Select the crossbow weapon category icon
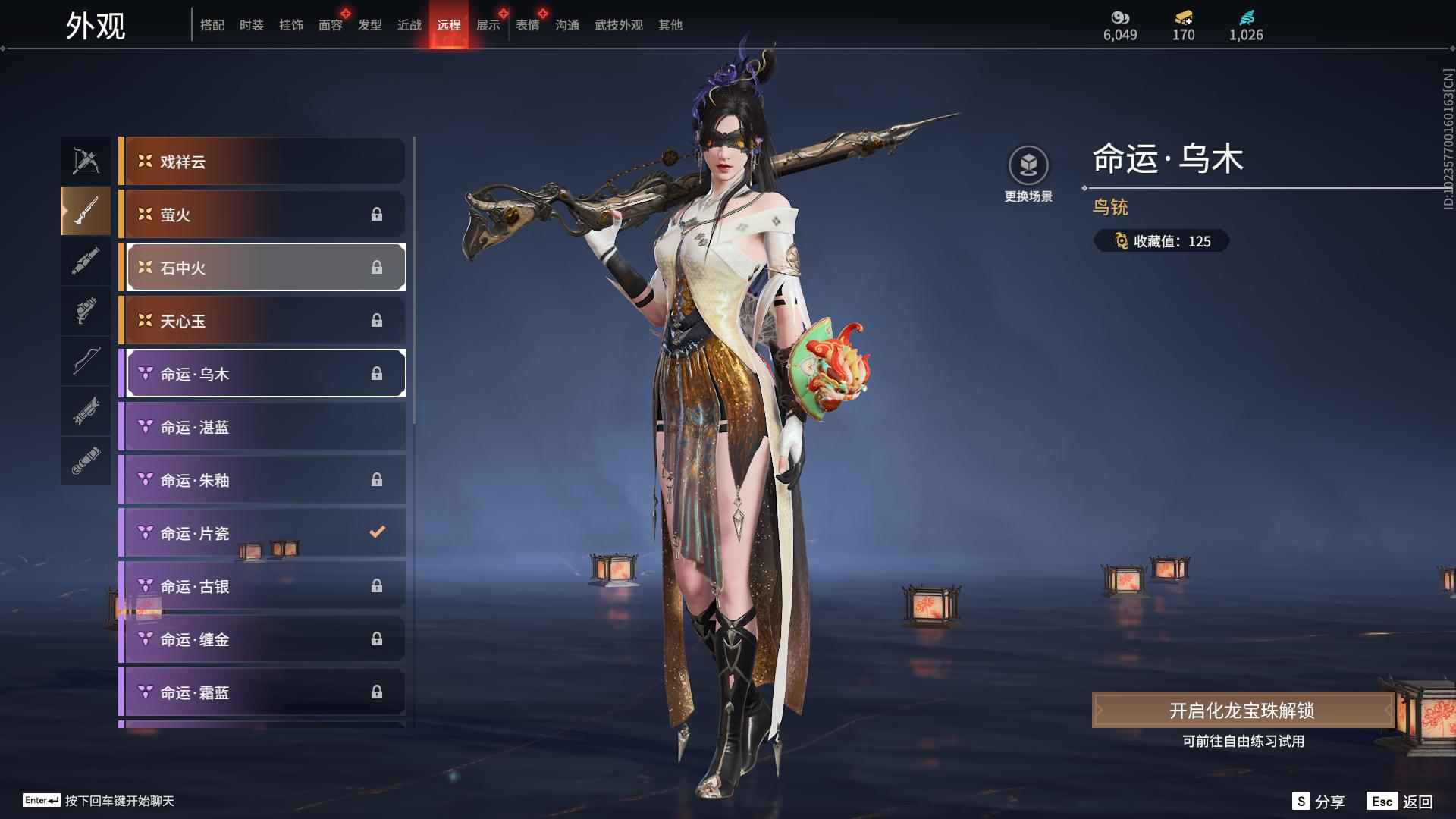1456x819 pixels. pyautogui.click(x=86, y=161)
